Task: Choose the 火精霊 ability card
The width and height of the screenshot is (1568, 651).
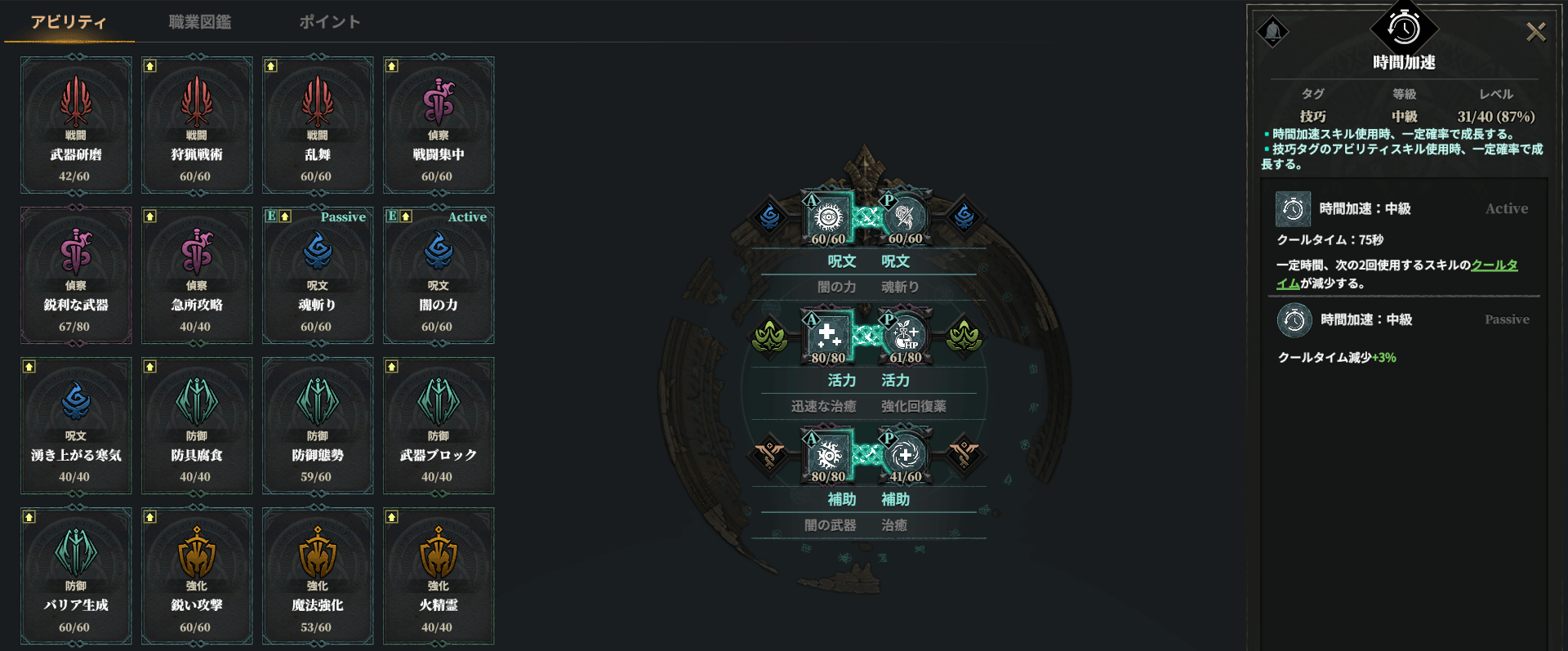Action: click(x=439, y=576)
